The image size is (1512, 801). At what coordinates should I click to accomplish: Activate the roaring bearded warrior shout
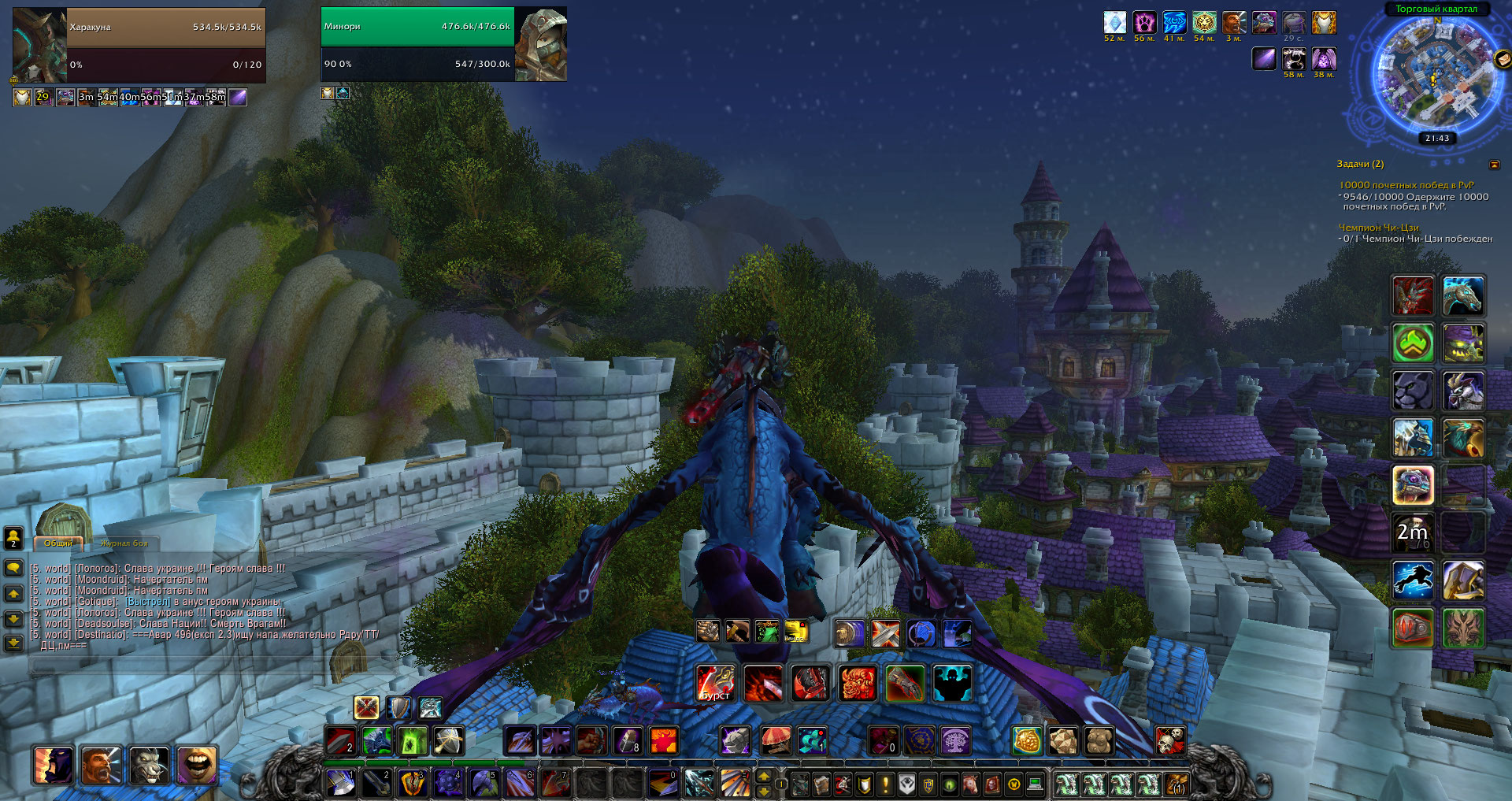(102, 765)
